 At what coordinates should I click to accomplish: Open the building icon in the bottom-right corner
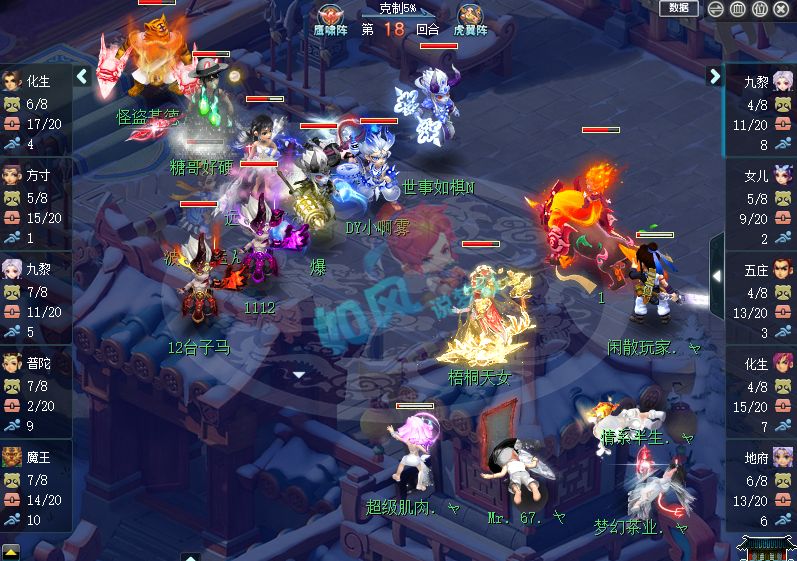[x=765, y=547]
